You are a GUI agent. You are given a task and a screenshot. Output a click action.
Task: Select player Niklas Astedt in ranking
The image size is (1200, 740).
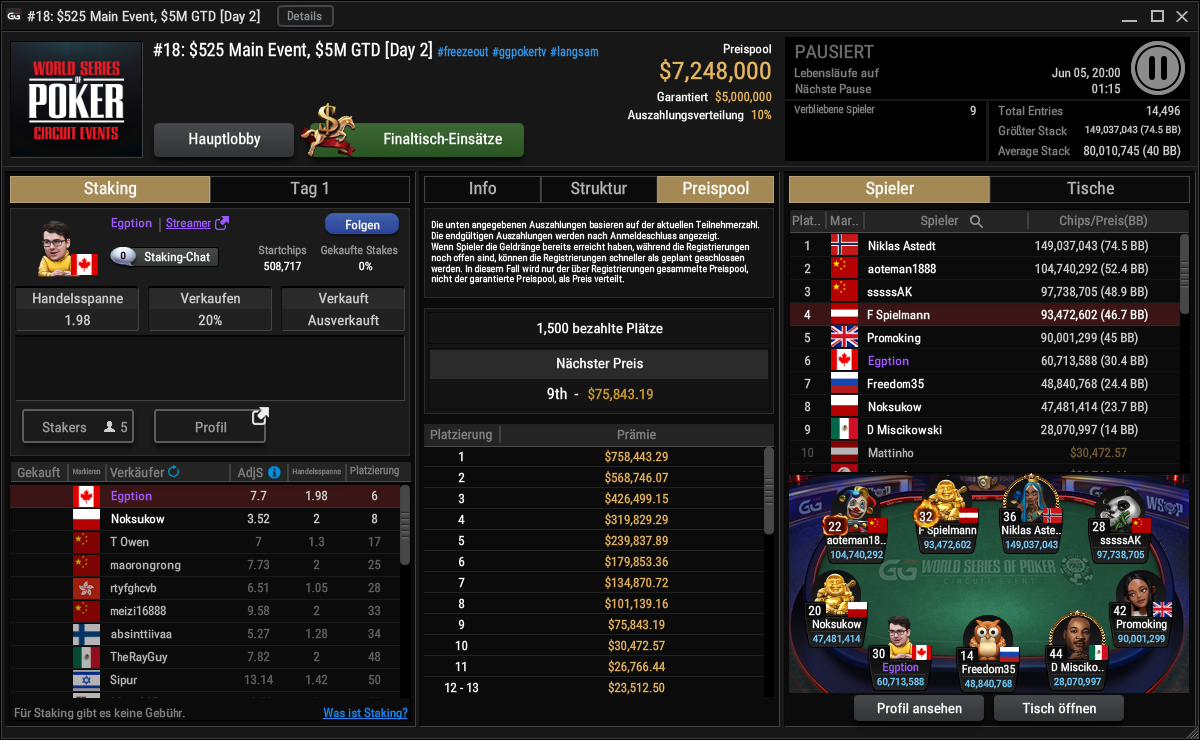901,246
